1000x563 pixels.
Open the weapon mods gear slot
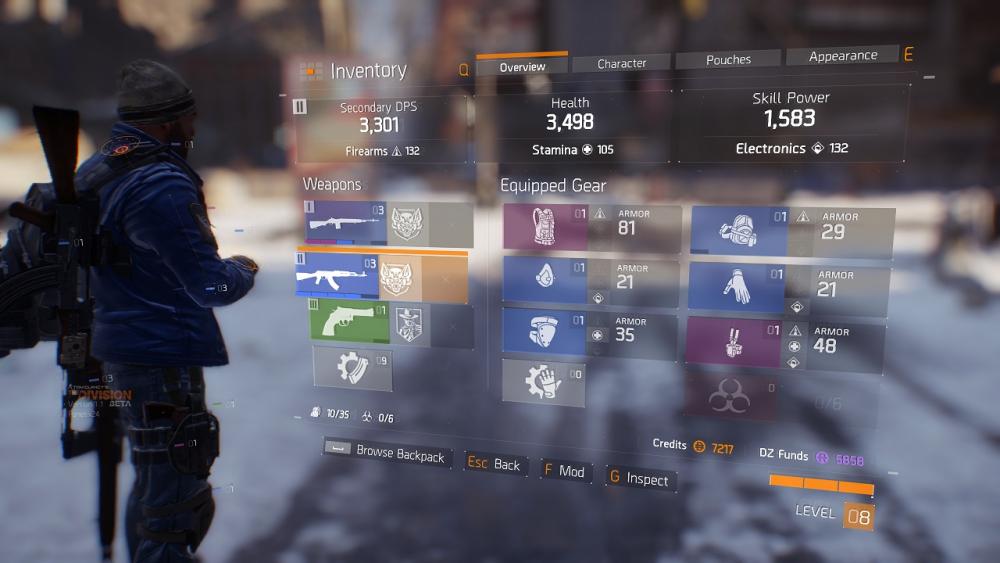(x=352, y=367)
